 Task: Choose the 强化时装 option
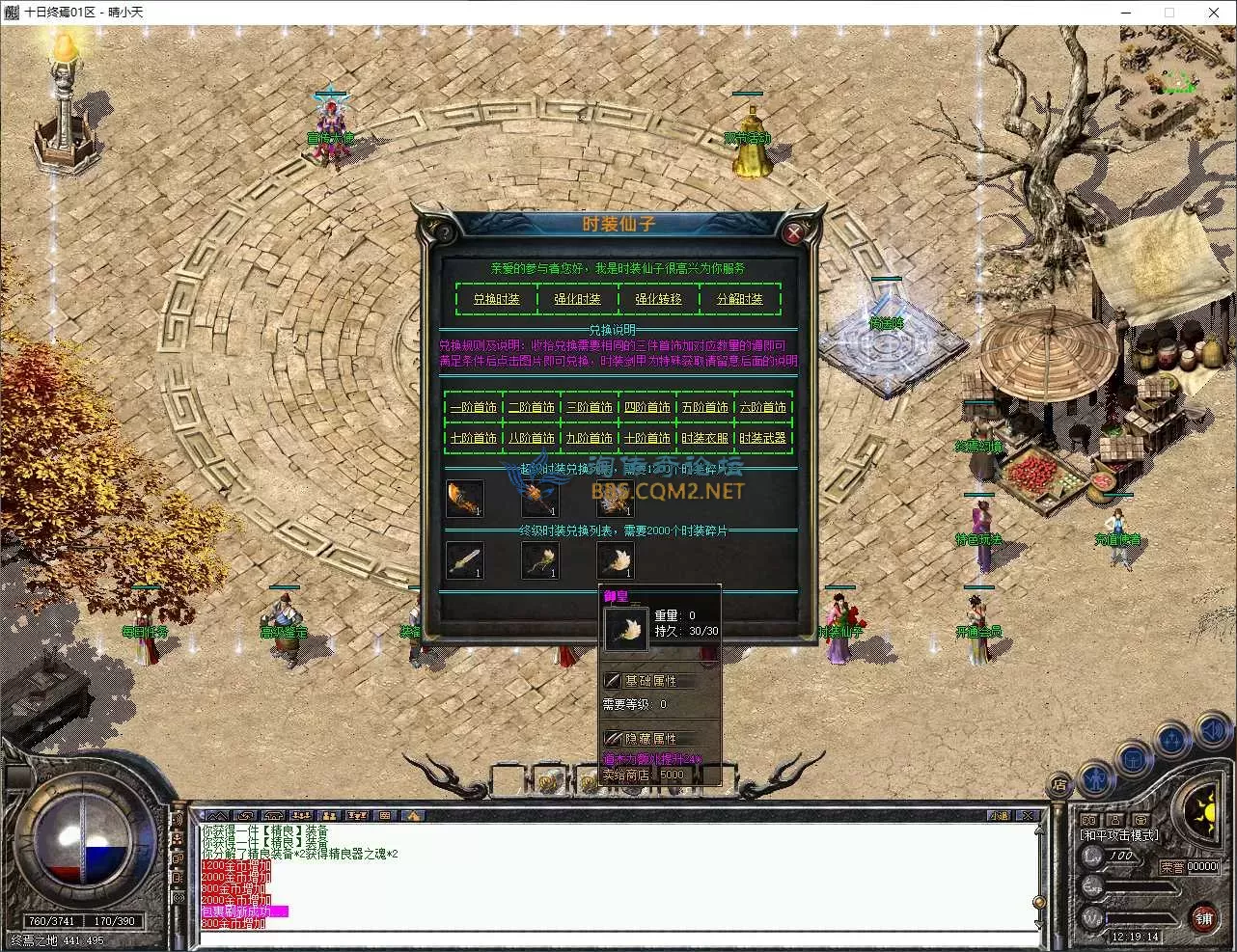pos(577,299)
